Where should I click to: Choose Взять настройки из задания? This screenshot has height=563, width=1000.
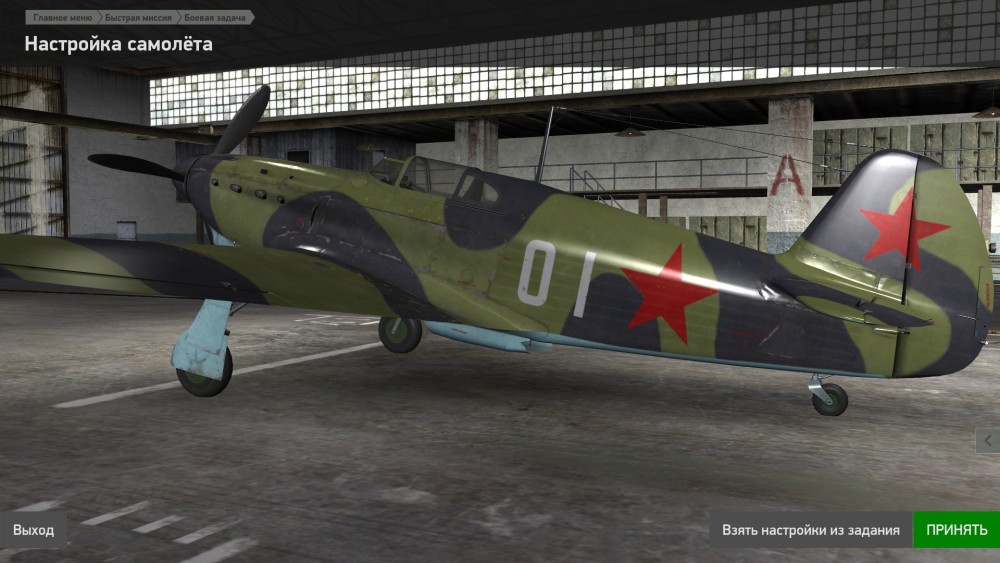pos(811,530)
